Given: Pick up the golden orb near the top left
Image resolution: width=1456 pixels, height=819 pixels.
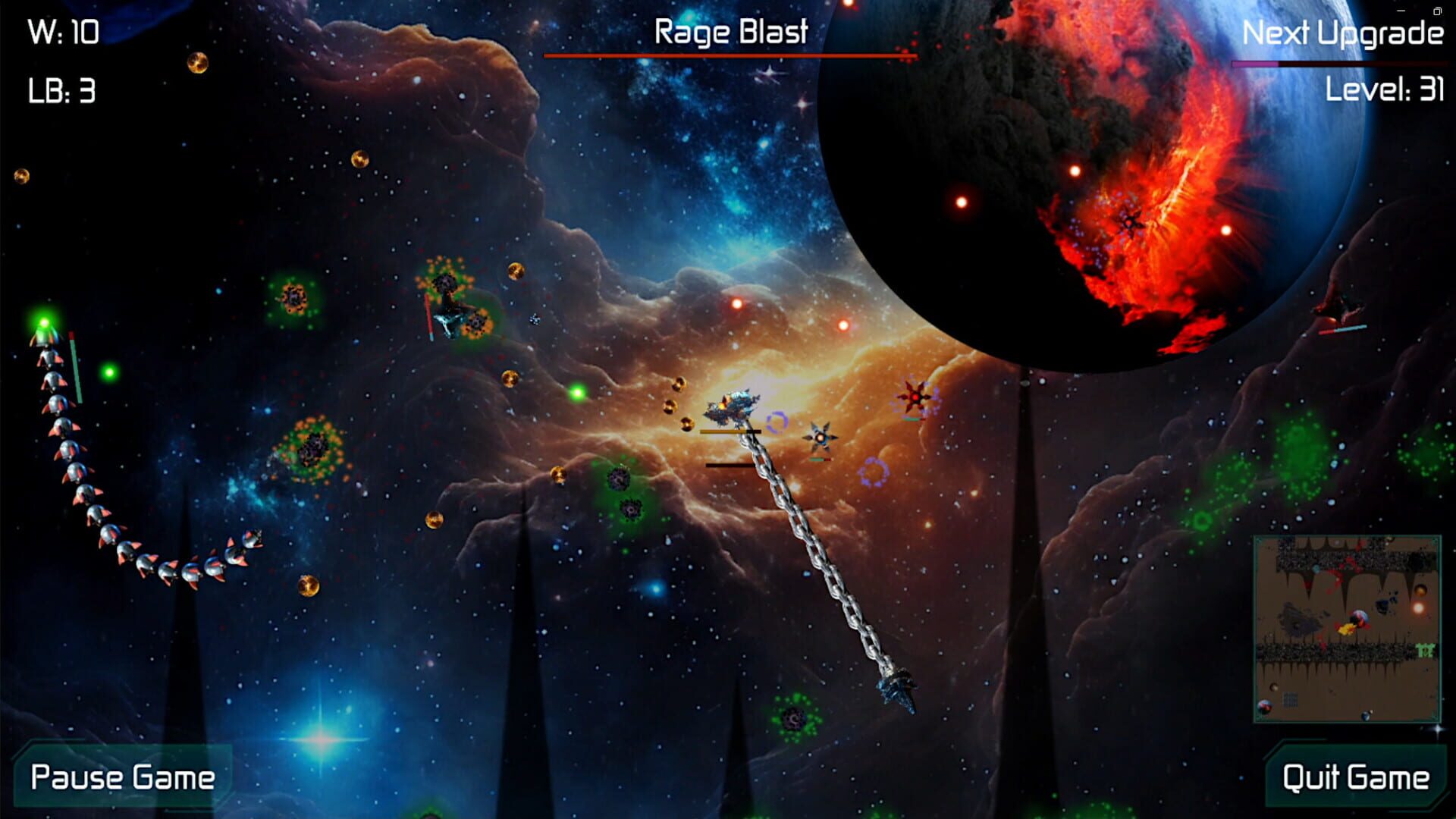Looking at the screenshot, I should (x=199, y=61).
